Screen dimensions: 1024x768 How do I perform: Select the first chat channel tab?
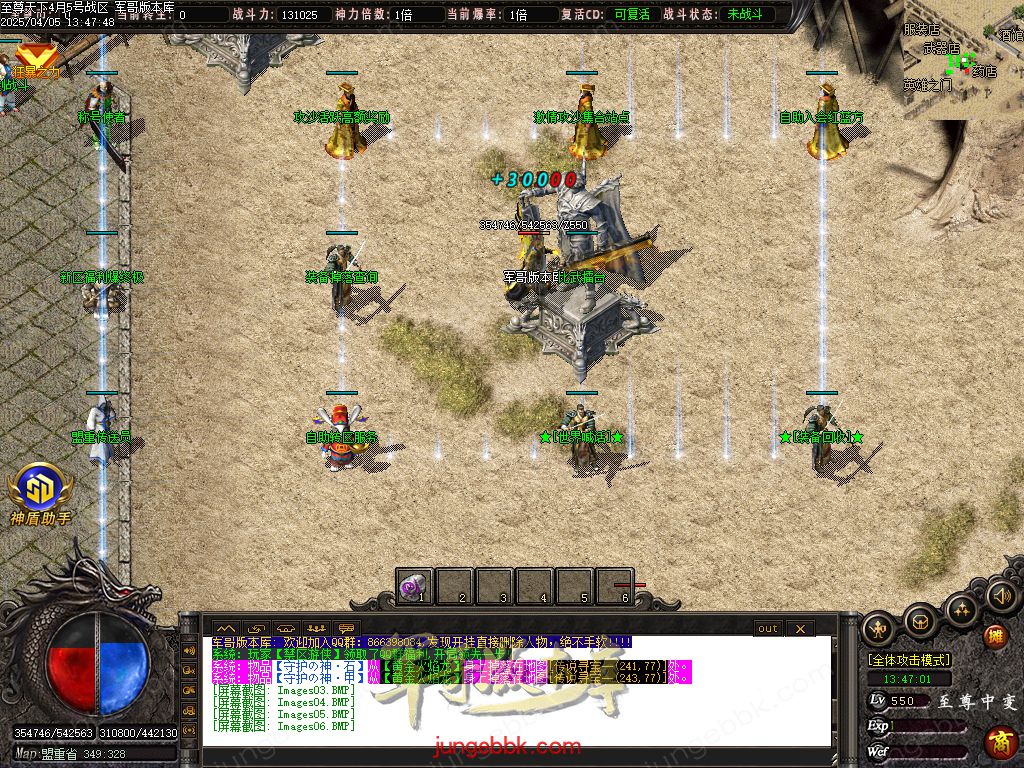click(x=225, y=628)
